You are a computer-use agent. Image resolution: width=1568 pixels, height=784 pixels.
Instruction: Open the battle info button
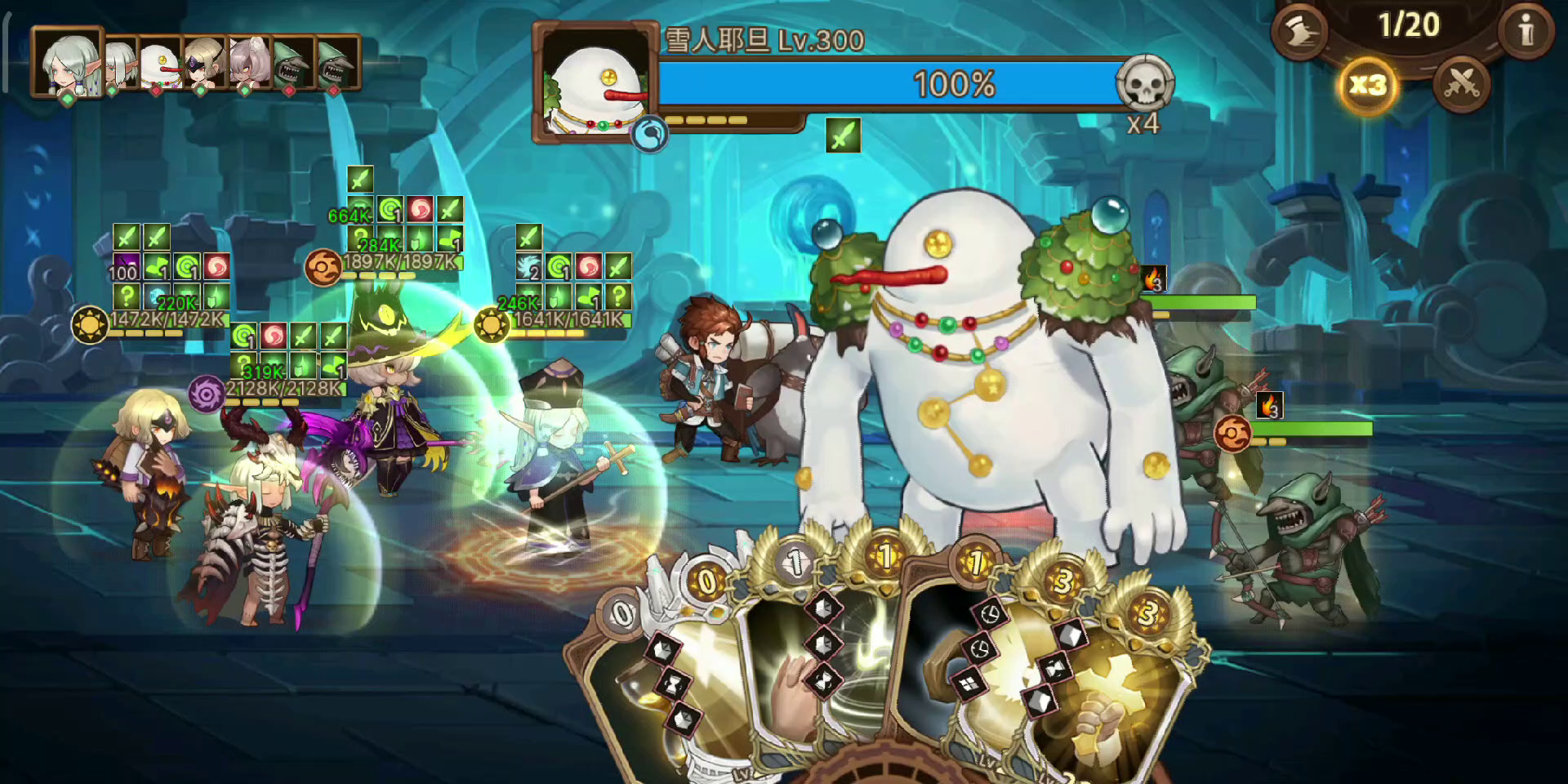coord(1526,31)
